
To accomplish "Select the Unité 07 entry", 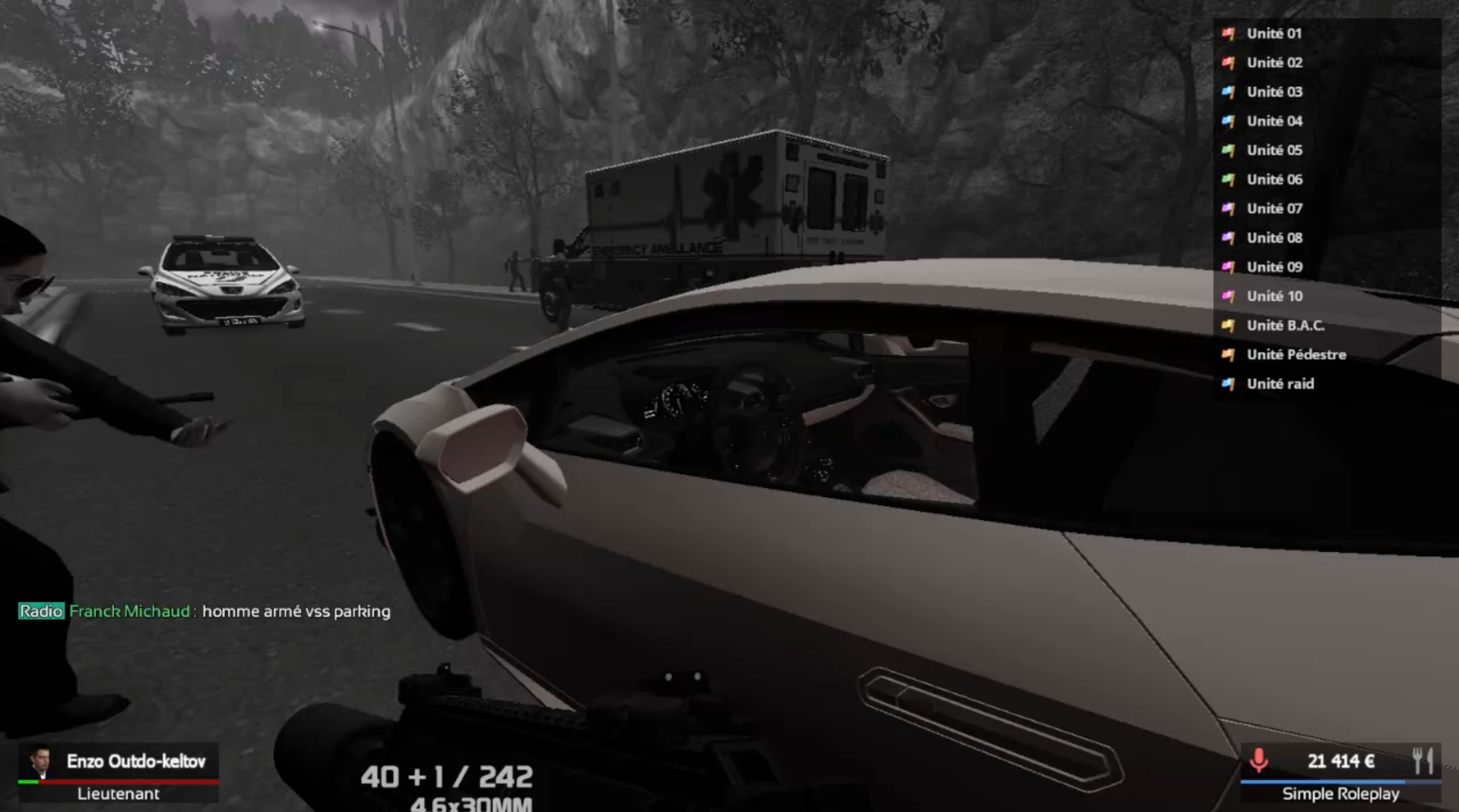I will (x=1274, y=208).
